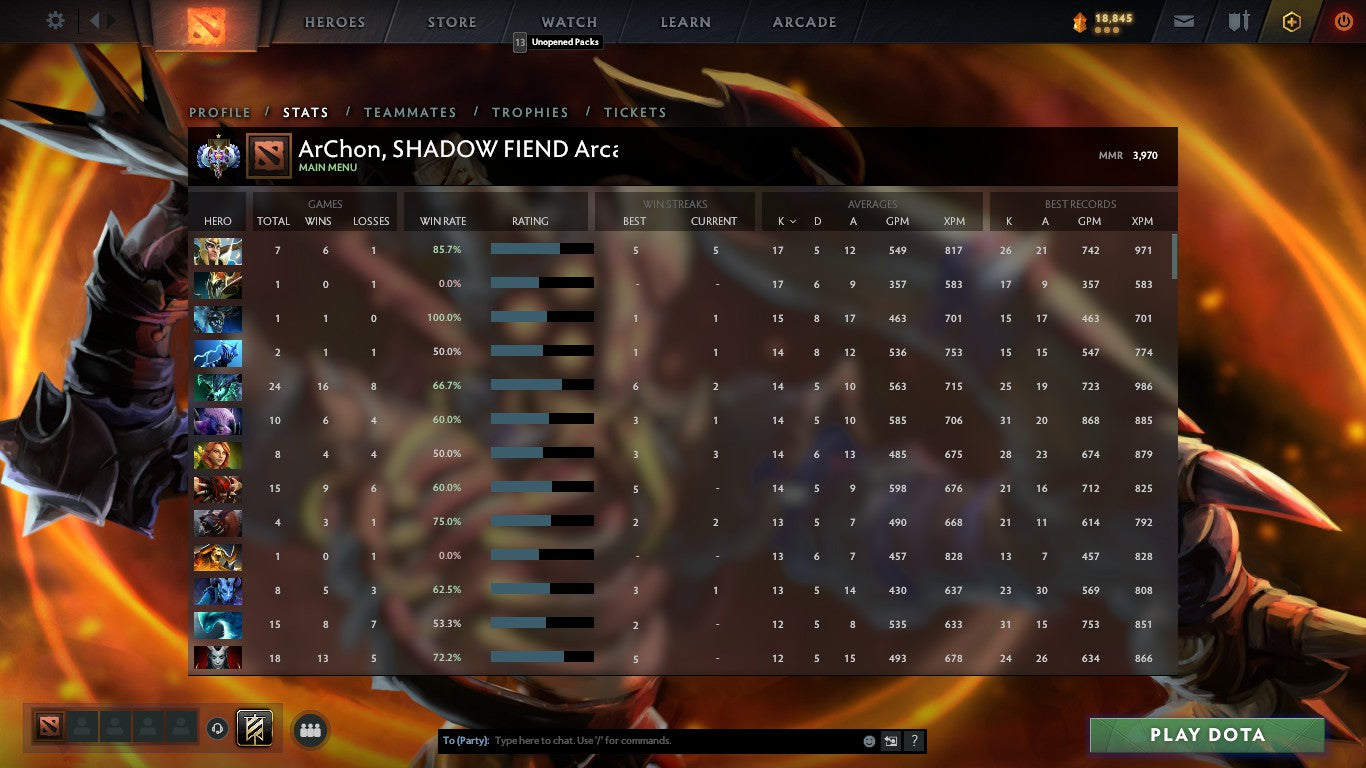
Task: Switch to the TEAMMATES tab
Action: [410, 112]
